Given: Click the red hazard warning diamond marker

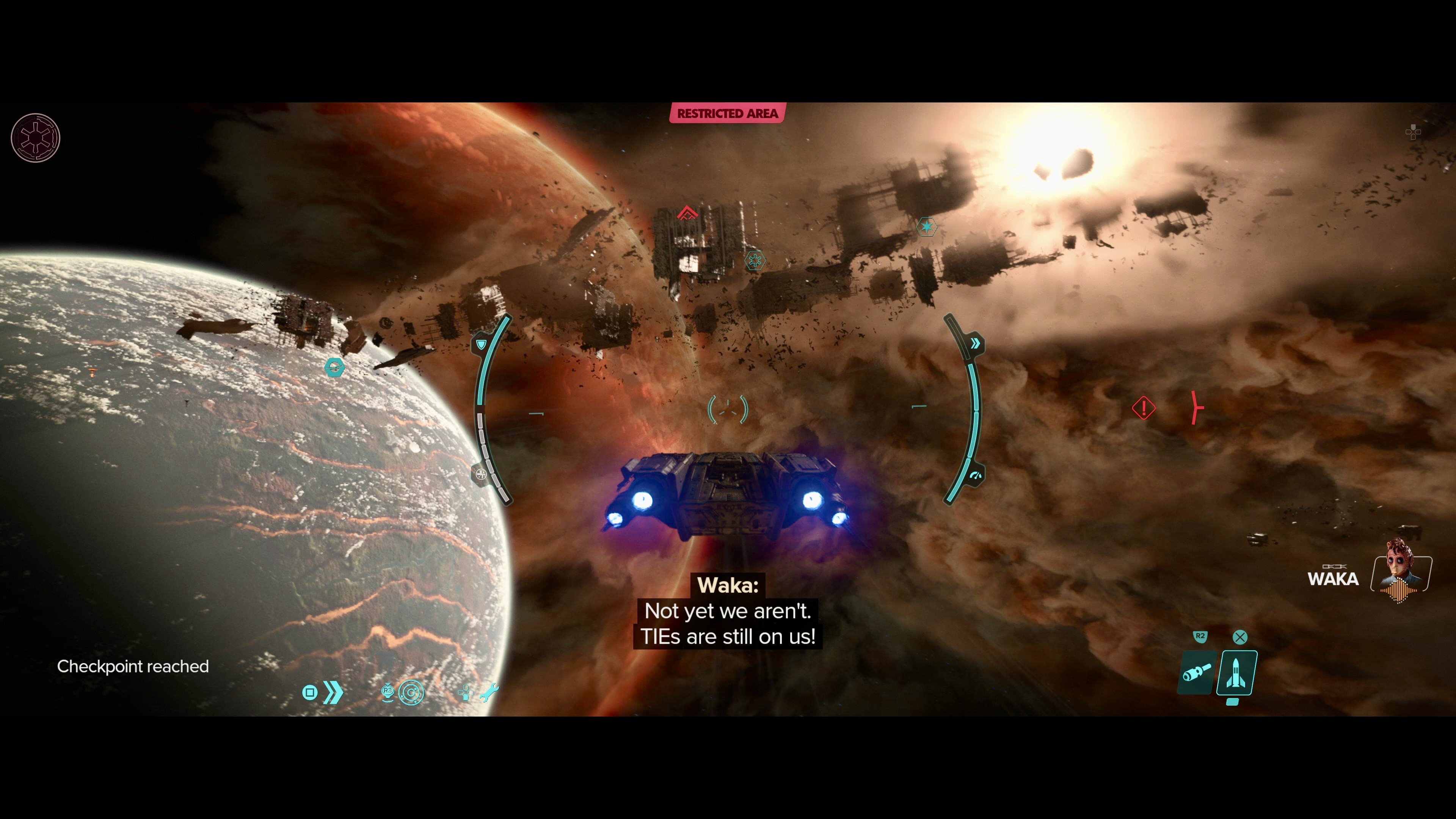Looking at the screenshot, I should (1144, 408).
